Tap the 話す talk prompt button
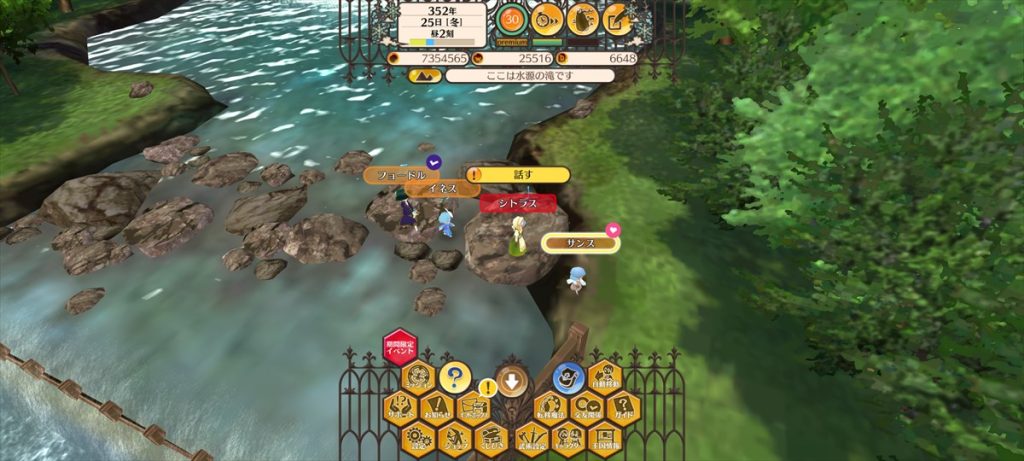This screenshot has width=1024, height=461. point(518,174)
